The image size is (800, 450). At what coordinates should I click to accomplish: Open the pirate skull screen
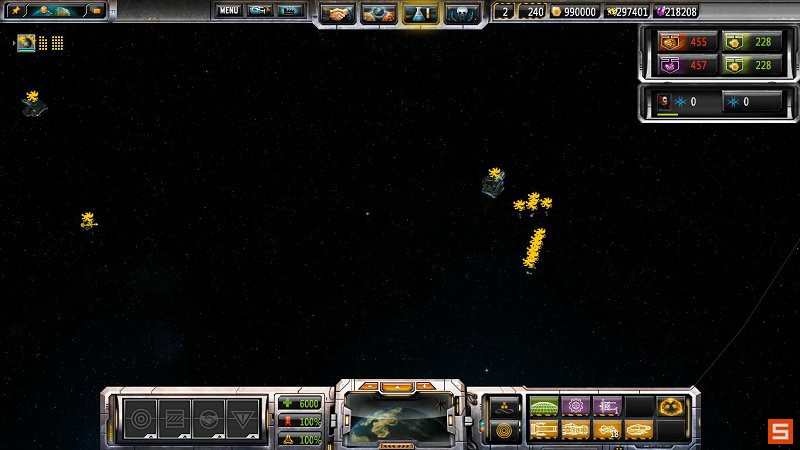(x=462, y=13)
